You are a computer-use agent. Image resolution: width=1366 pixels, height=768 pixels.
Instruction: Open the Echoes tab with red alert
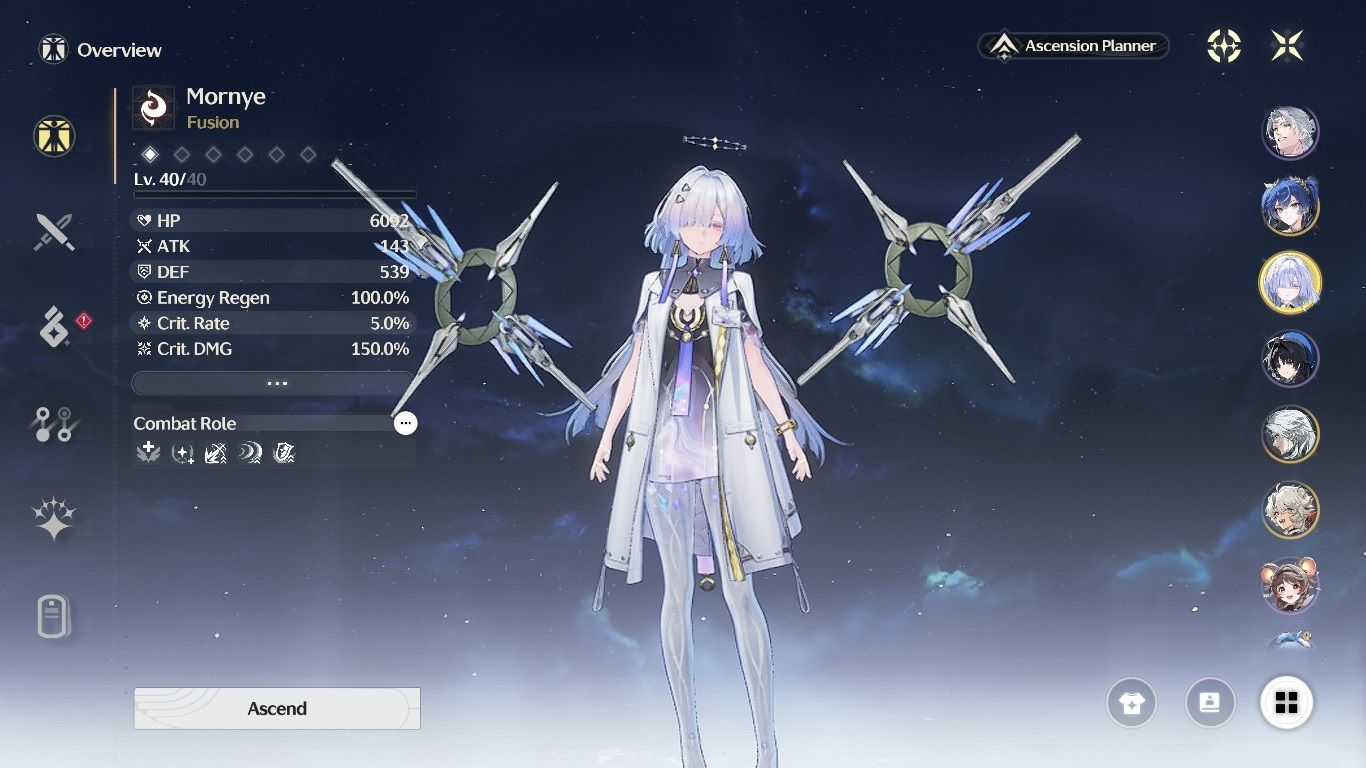54,327
